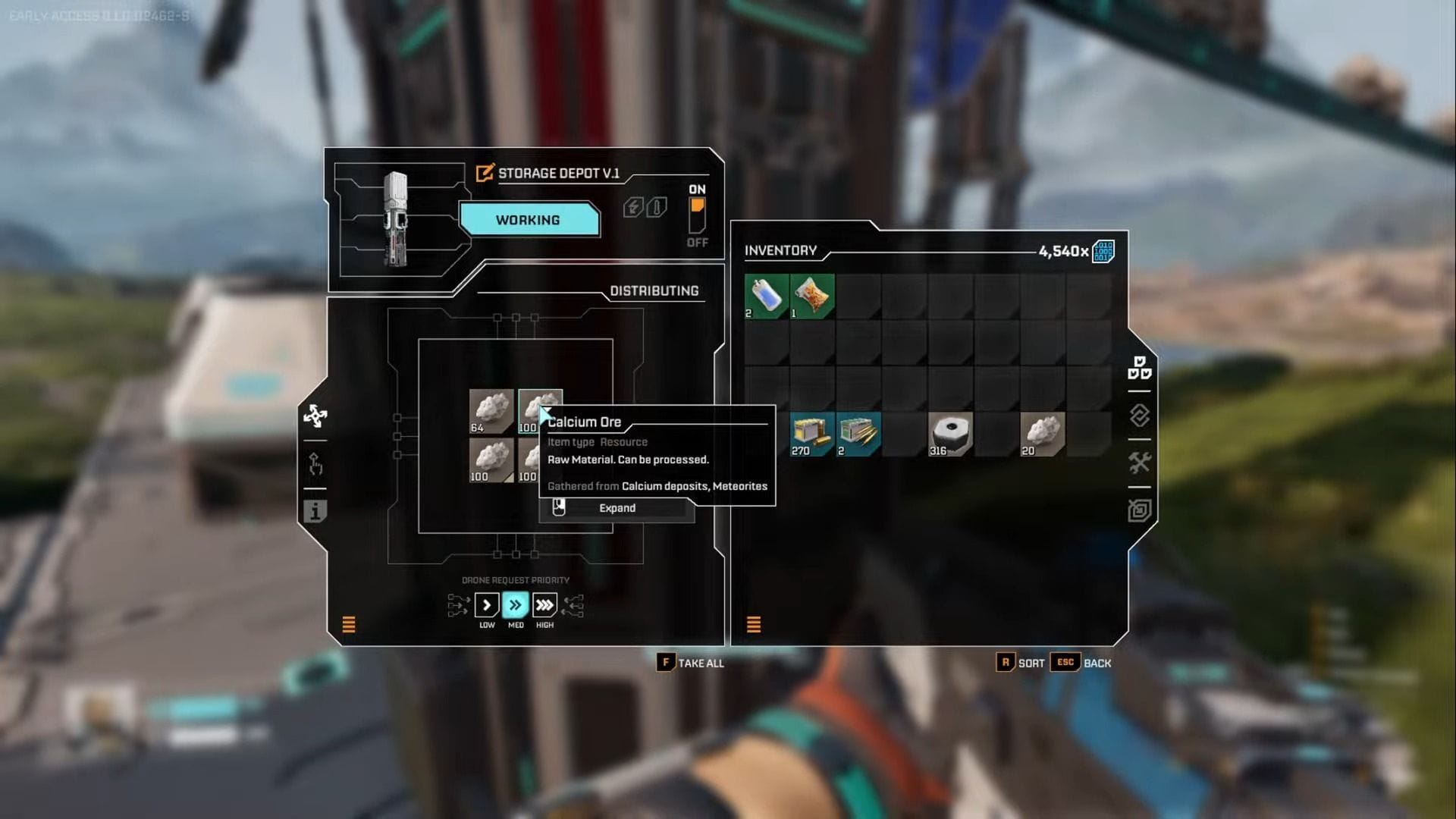This screenshot has width=1456, height=819.
Task: Set drone request priority to HIGH
Action: click(544, 604)
